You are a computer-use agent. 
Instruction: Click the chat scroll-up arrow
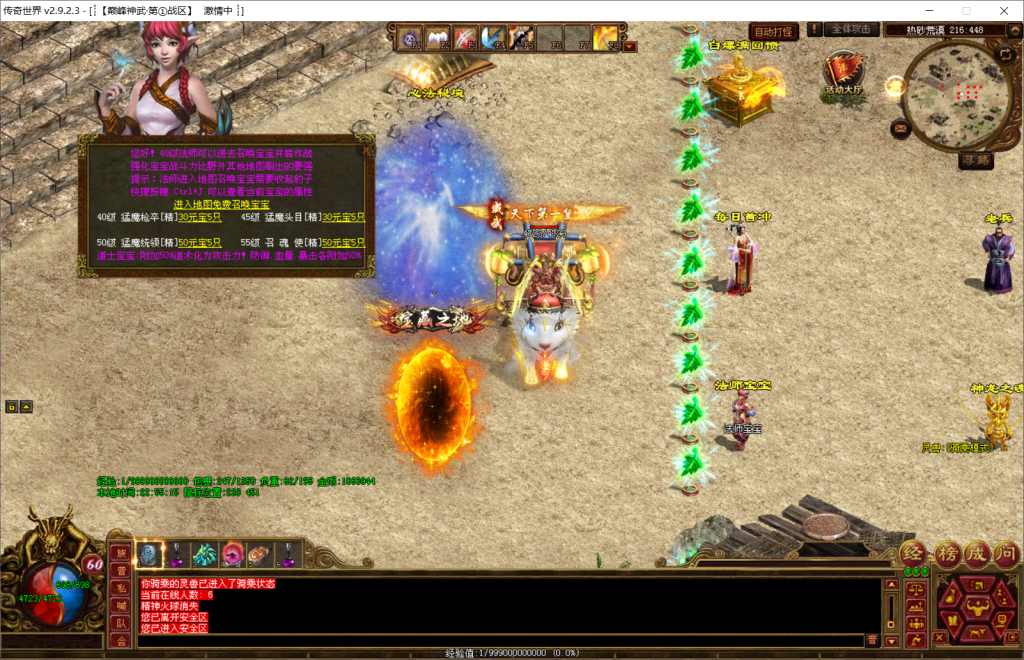(892, 583)
